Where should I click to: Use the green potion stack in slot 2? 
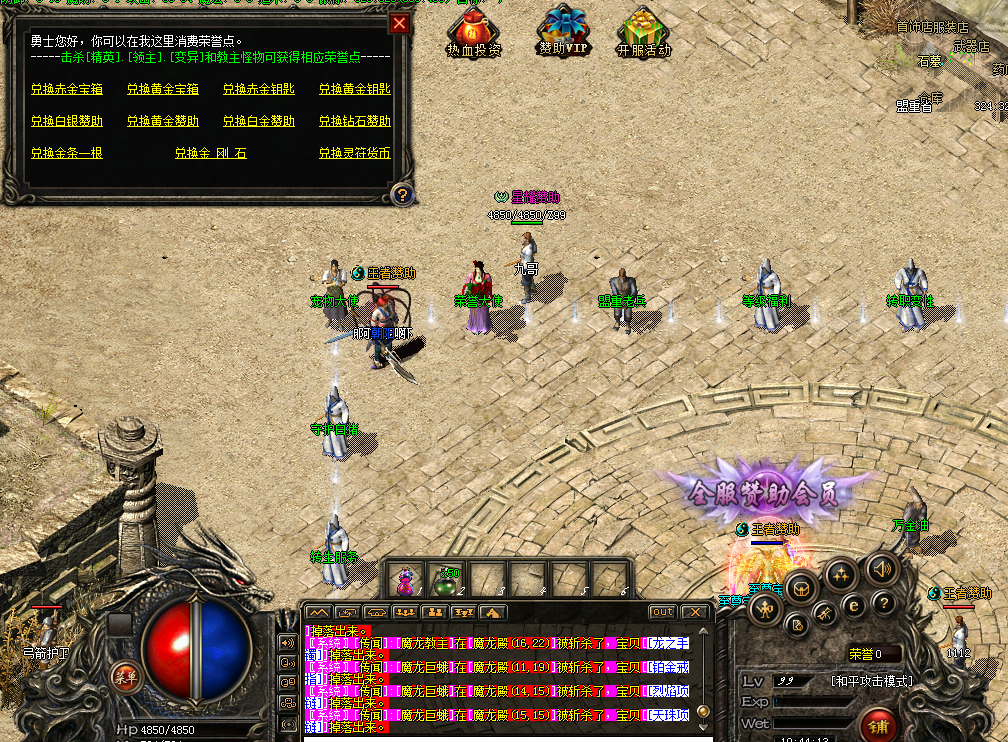tap(446, 580)
